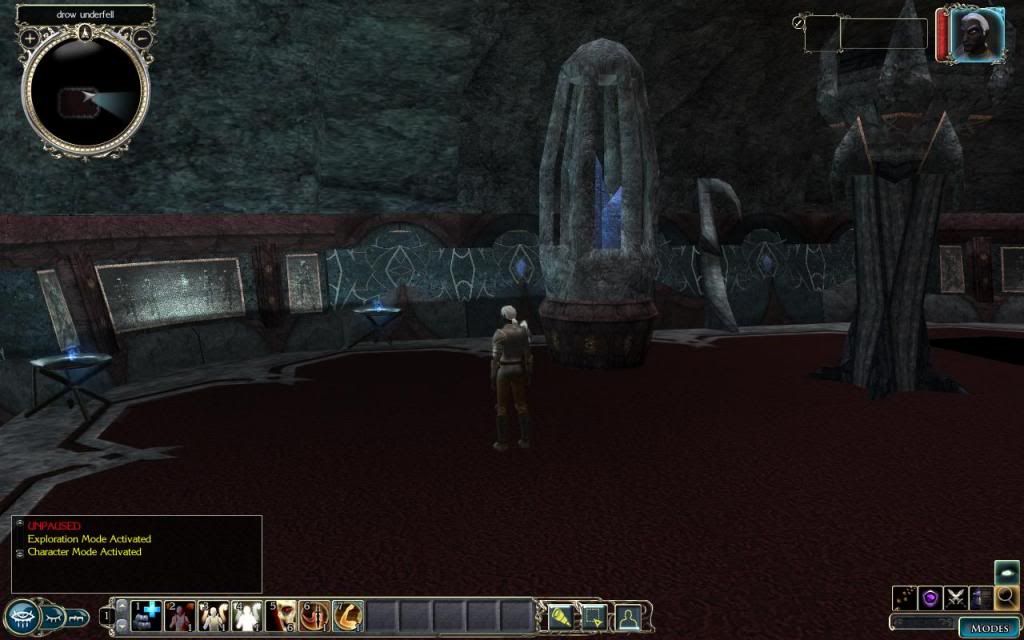Click the circular minimap
Screen dimensions: 1024x640
click(86, 97)
